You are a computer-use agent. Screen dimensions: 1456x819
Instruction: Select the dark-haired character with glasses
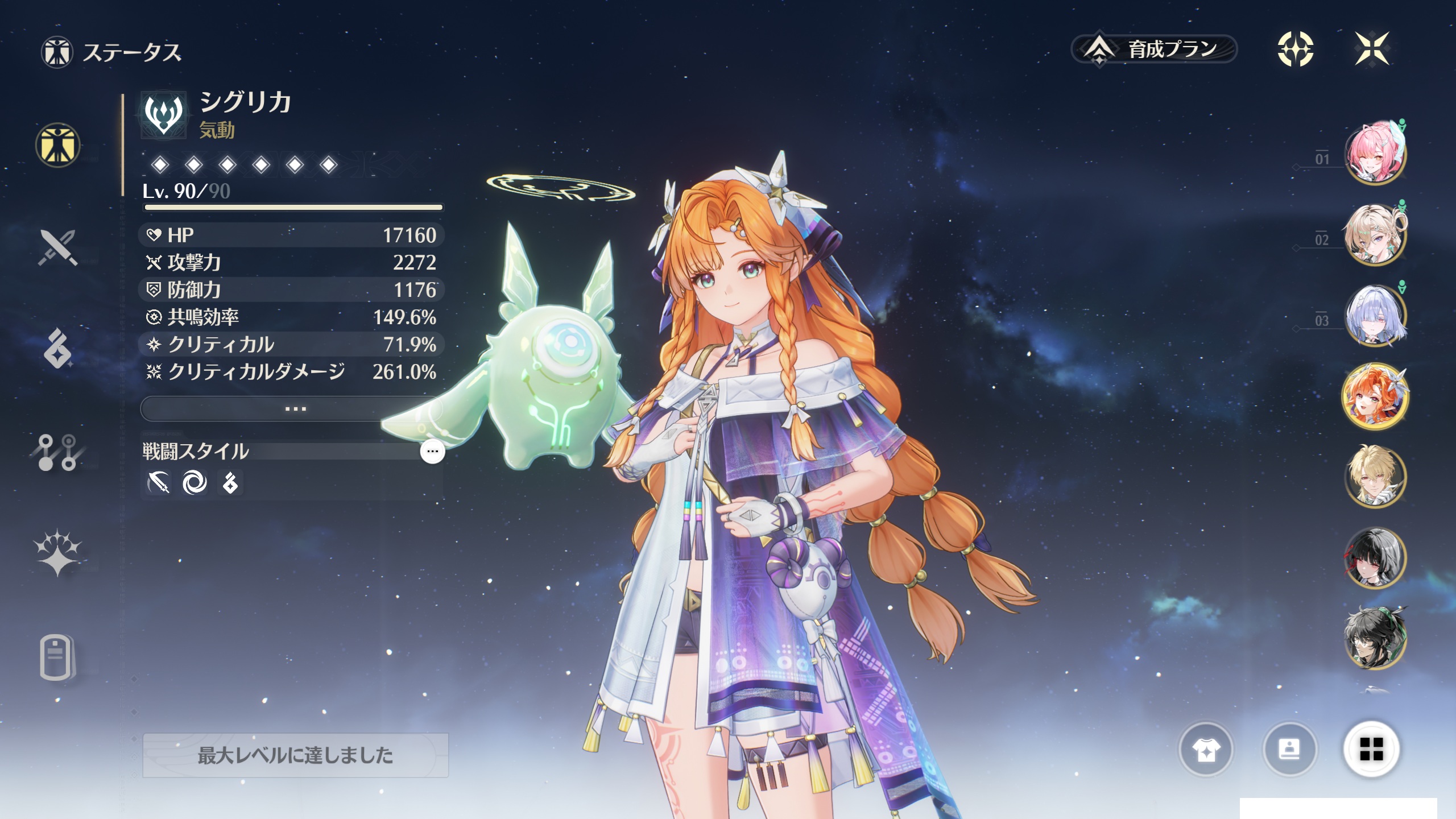(x=1374, y=638)
